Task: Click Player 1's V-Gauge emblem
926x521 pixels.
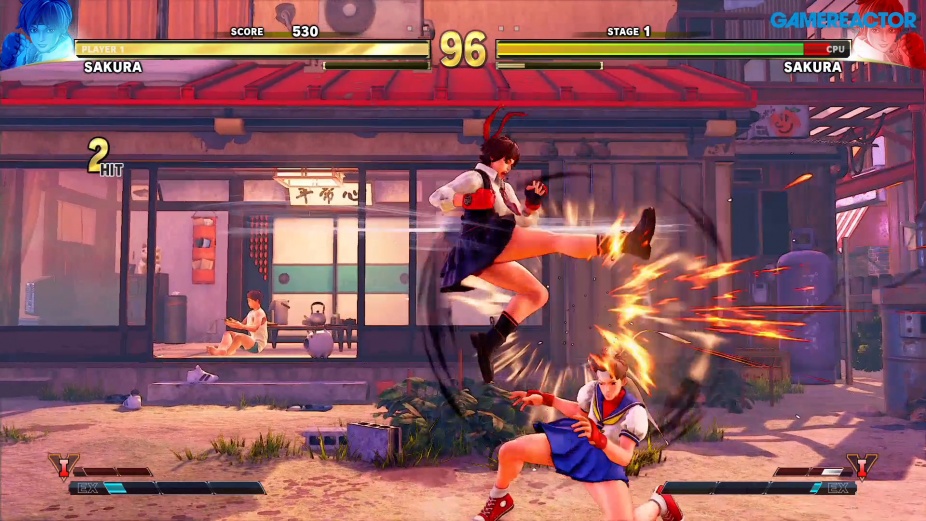Action: click(62, 467)
